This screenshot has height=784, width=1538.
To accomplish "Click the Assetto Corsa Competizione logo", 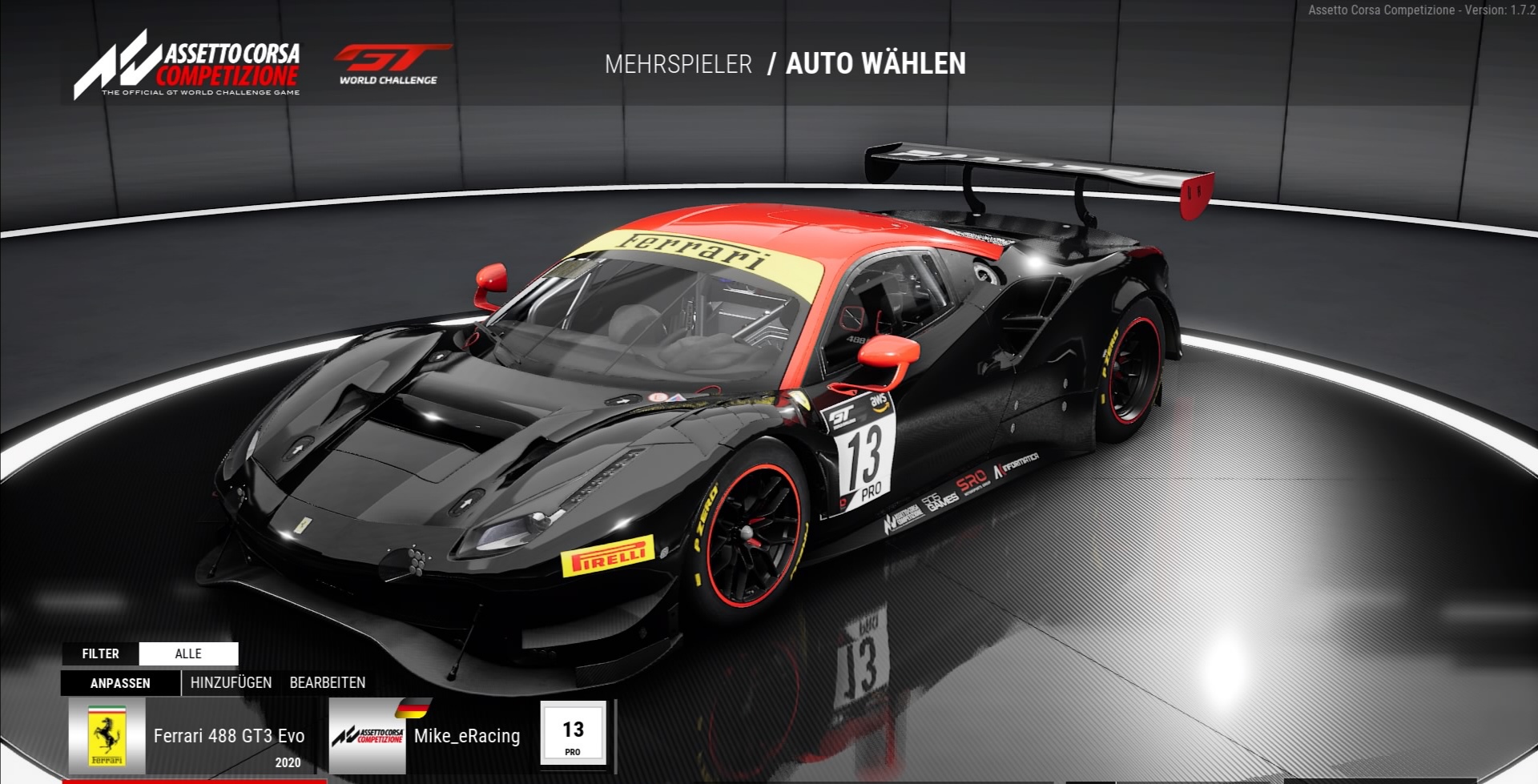I will 188,66.
